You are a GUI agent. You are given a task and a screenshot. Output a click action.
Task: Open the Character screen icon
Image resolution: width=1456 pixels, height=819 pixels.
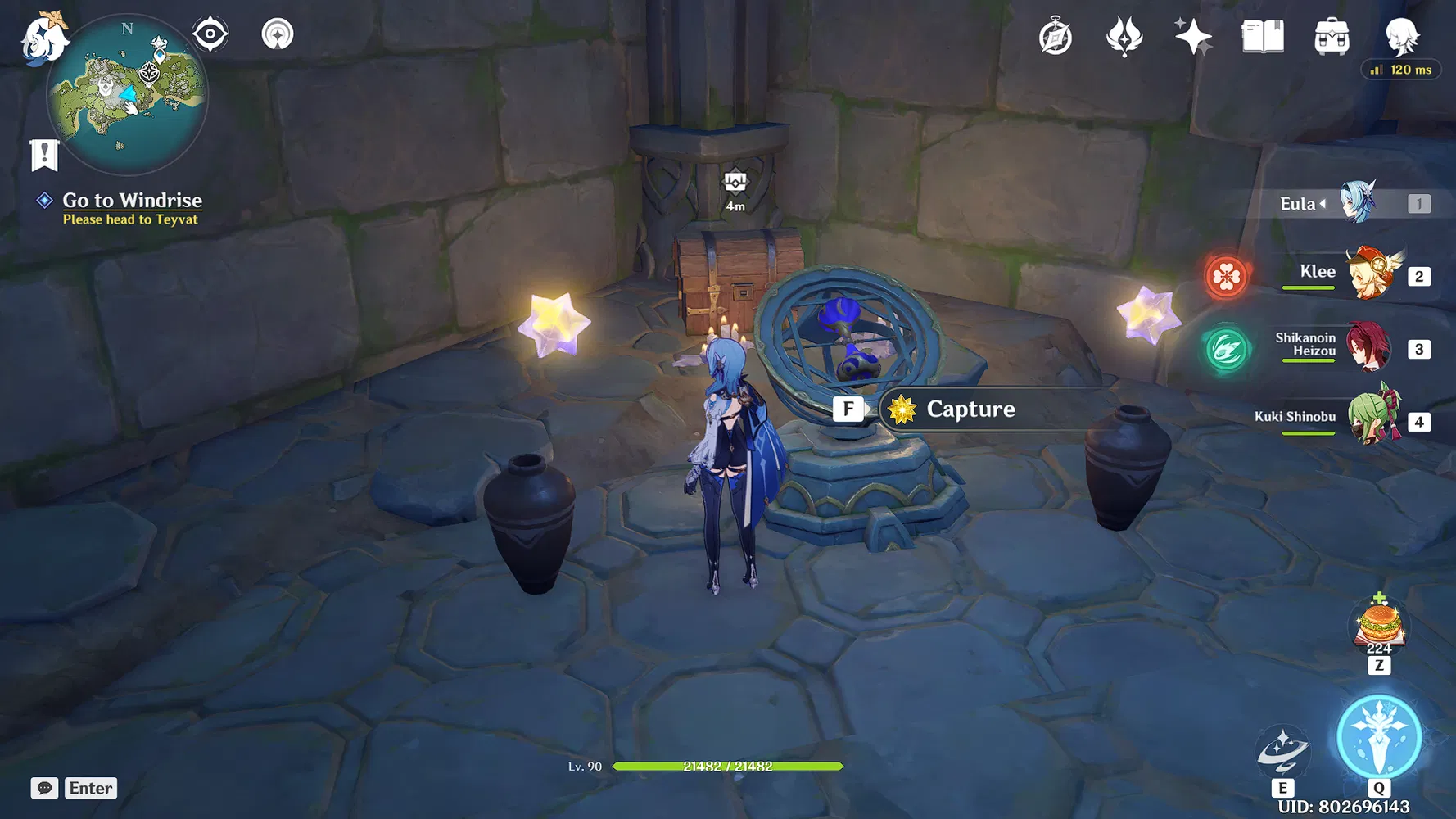click(1402, 35)
